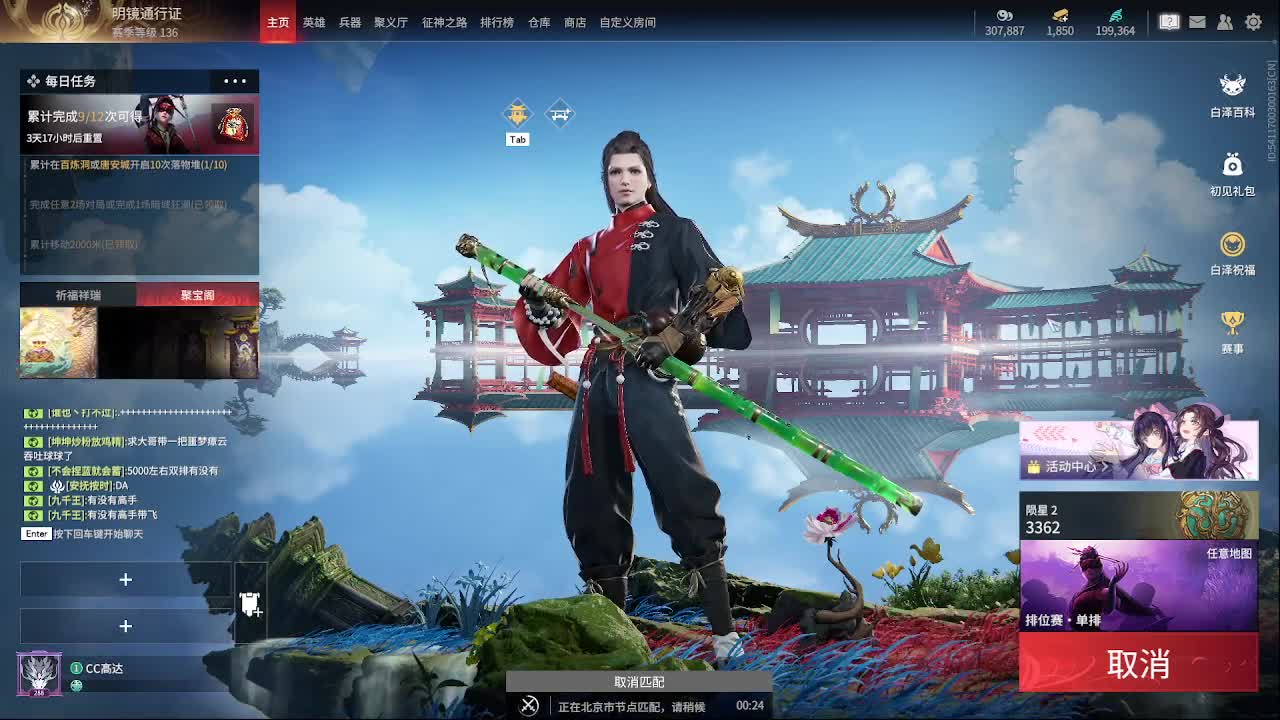
Task: Click the gold ingot currency icon
Action: tap(1057, 17)
